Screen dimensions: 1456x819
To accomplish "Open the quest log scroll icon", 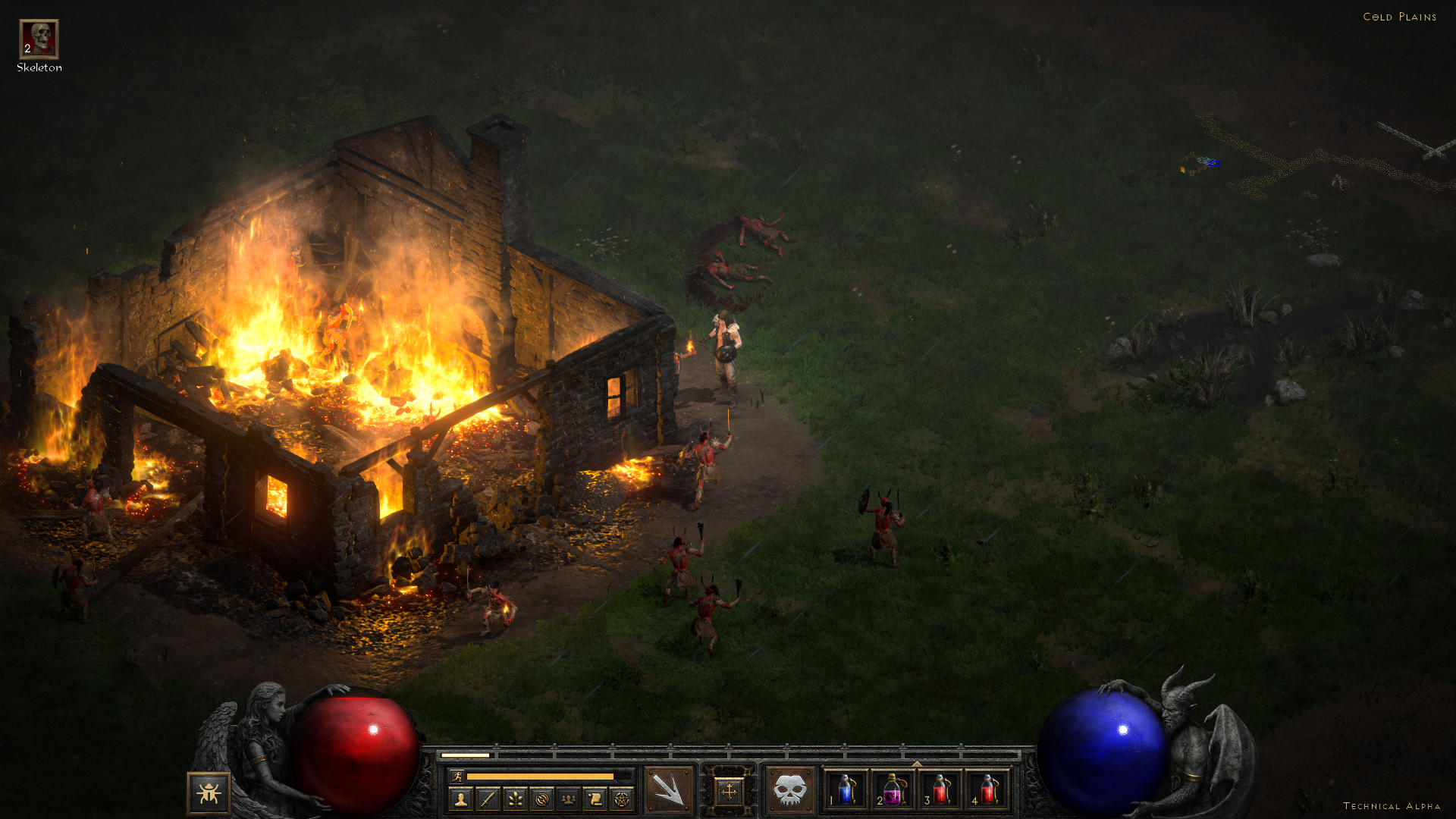I will 595,799.
